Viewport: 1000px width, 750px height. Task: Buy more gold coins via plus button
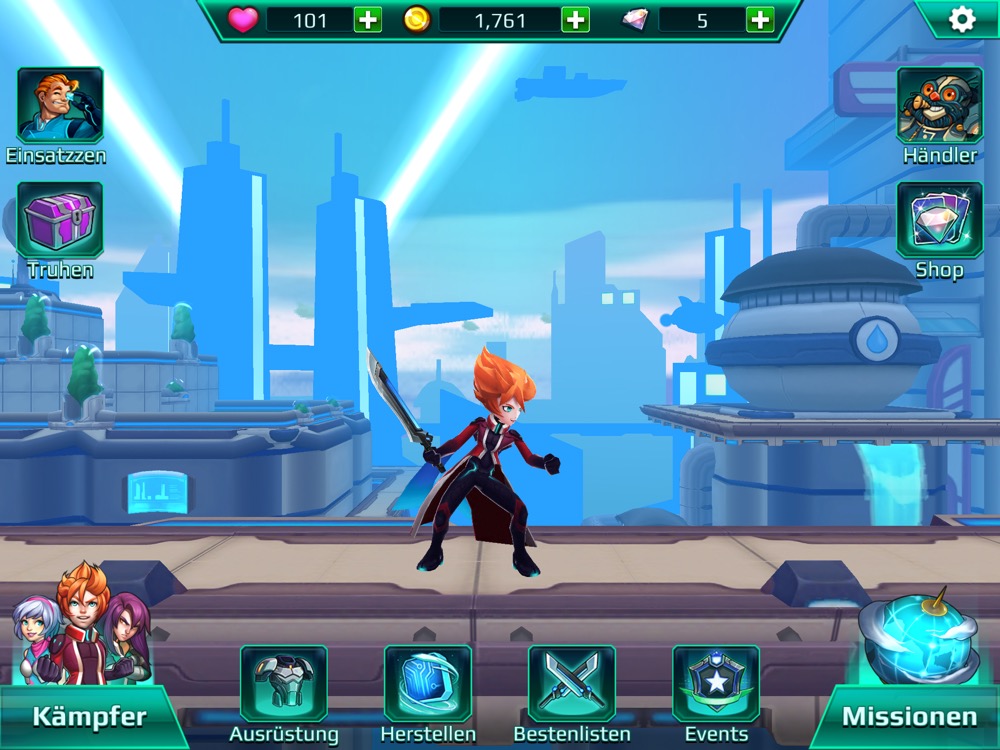click(x=575, y=20)
